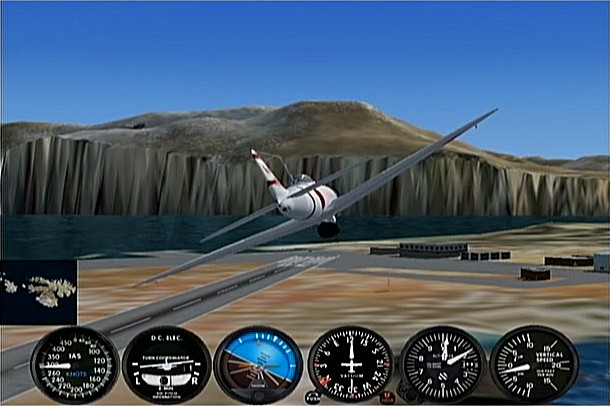Open the islands minimap
610x406 pixels.
click(x=38, y=292)
